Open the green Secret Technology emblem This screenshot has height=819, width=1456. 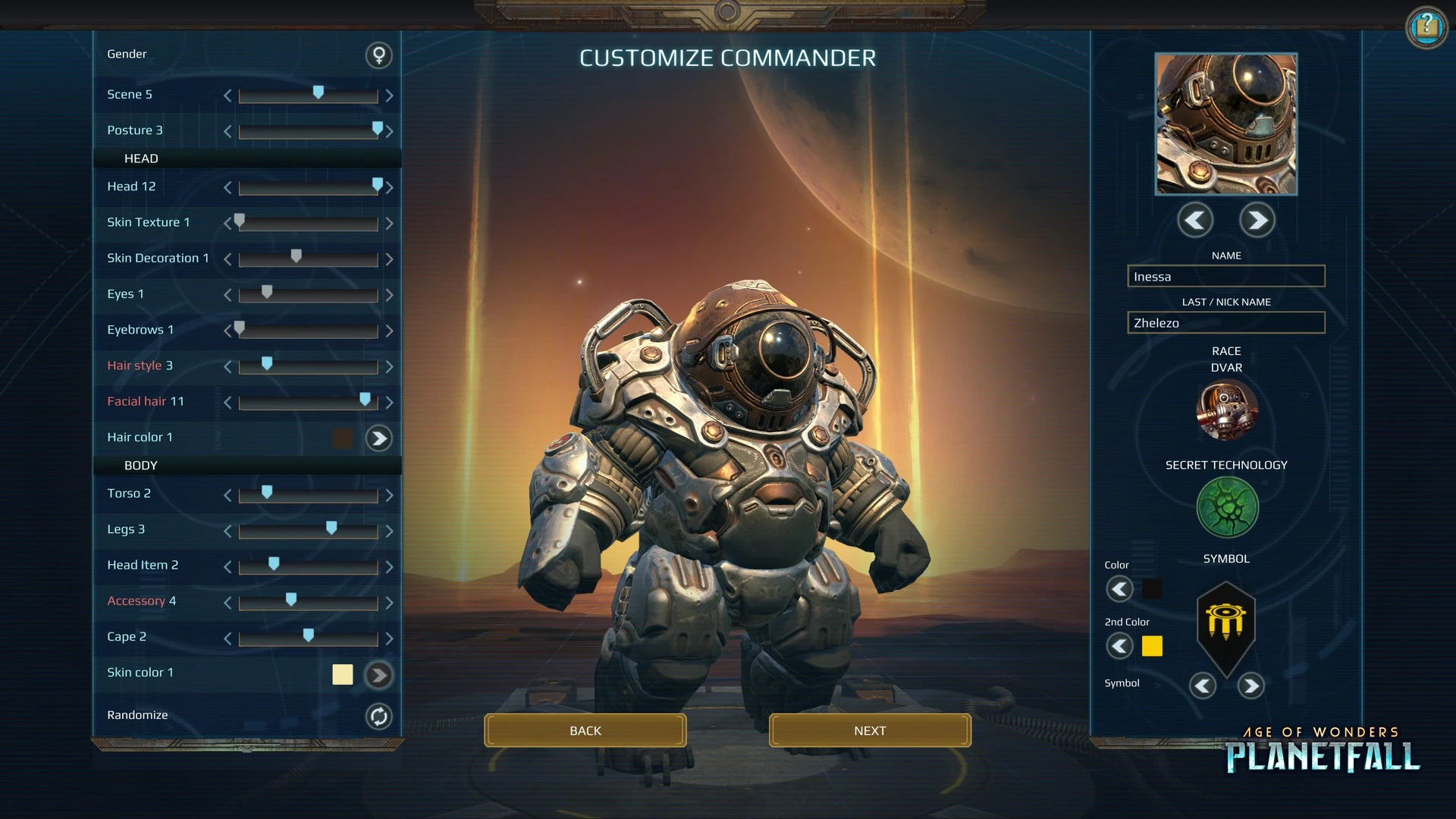click(x=1226, y=507)
